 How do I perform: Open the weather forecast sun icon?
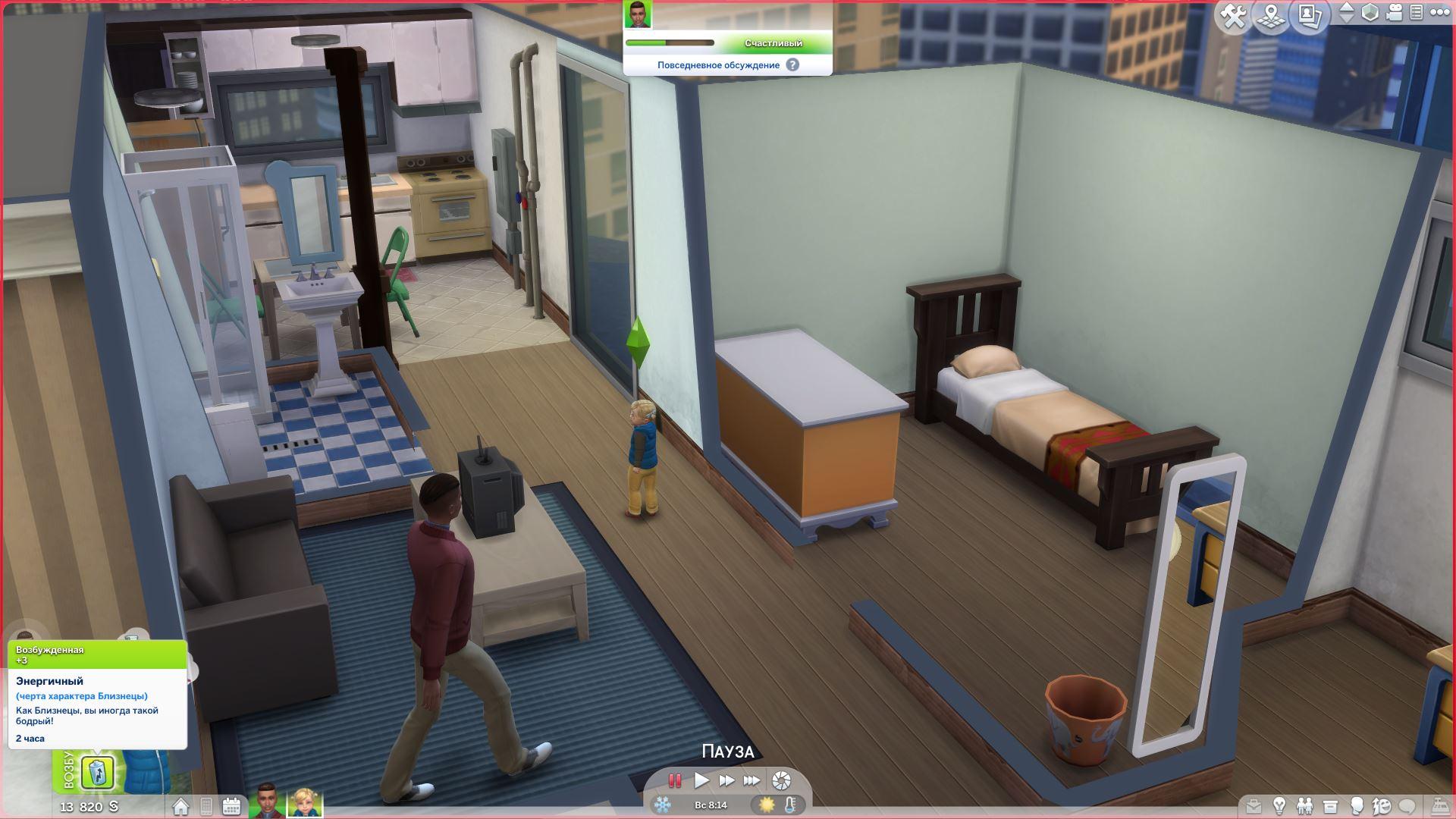tap(767, 805)
